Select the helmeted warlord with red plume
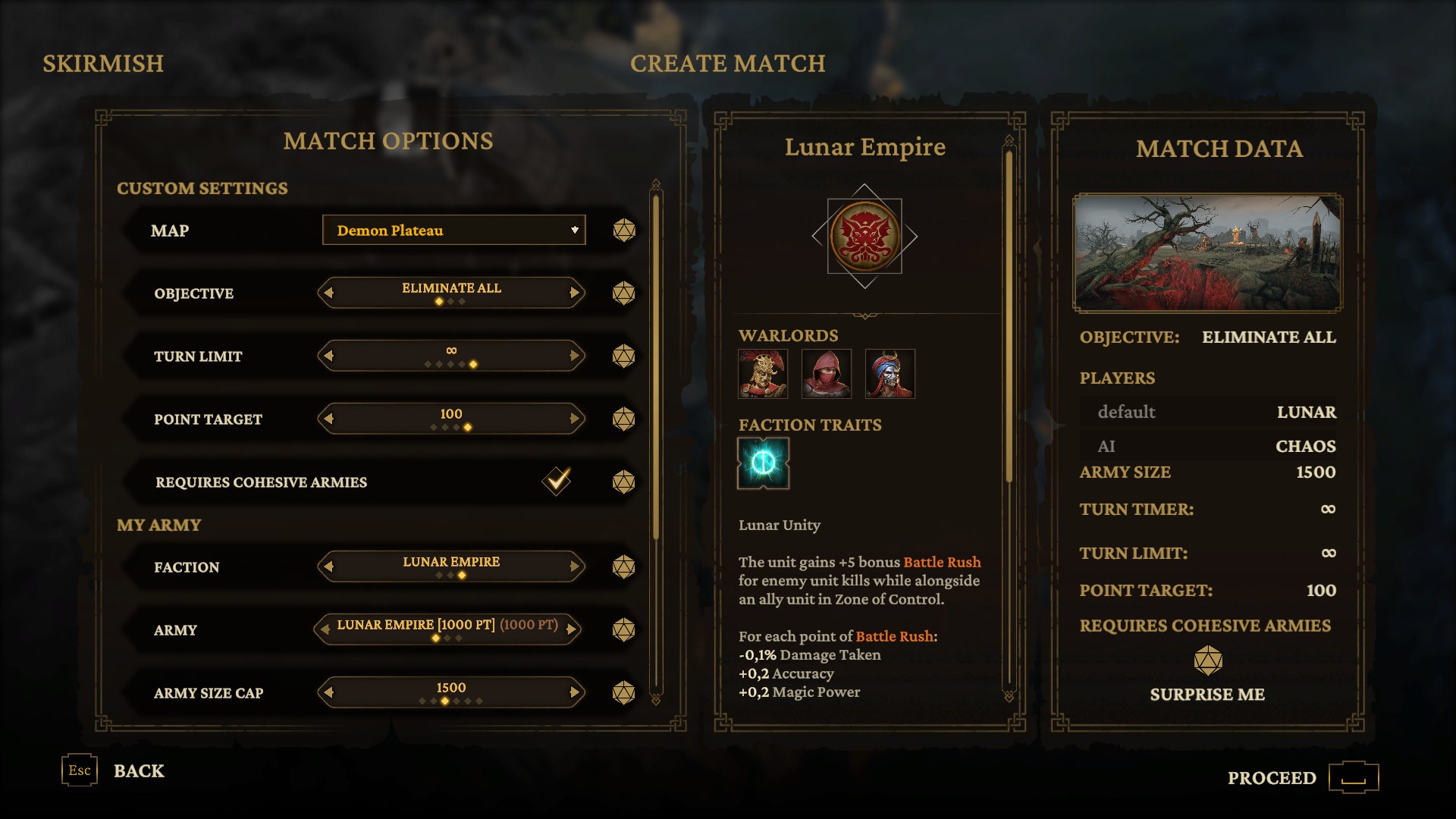 point(763,374)
